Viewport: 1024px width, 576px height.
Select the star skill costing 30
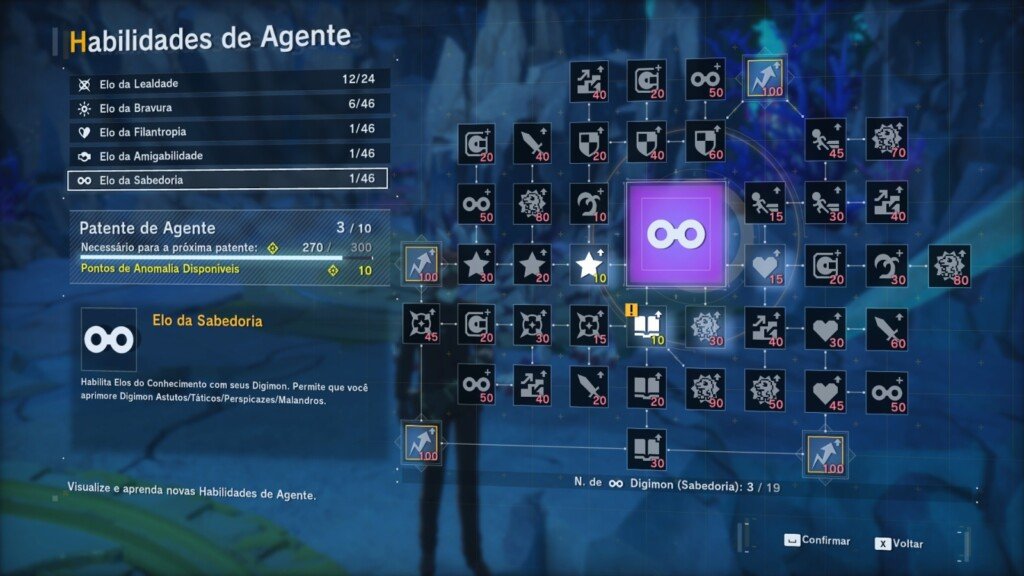pyautogui.click(x=475, y=265)
